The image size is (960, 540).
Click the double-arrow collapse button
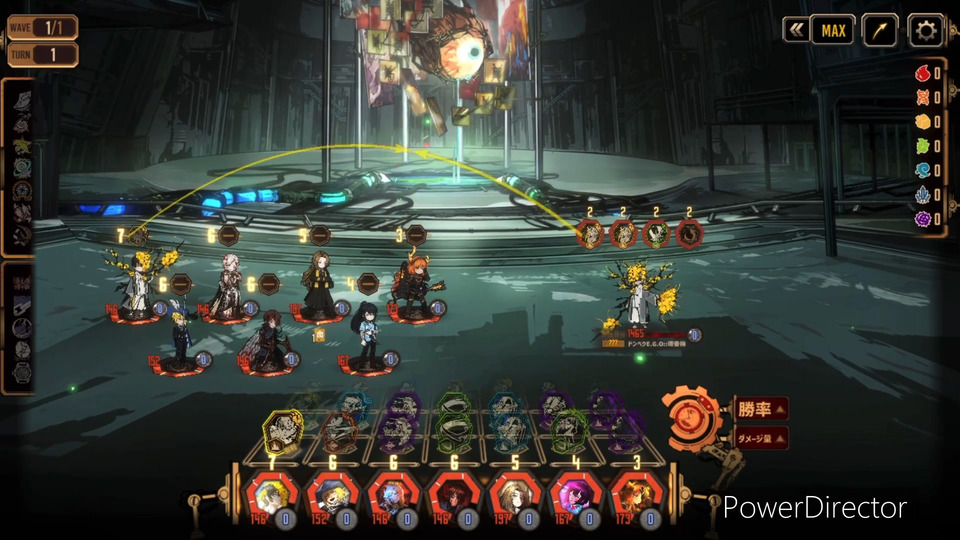796,31
